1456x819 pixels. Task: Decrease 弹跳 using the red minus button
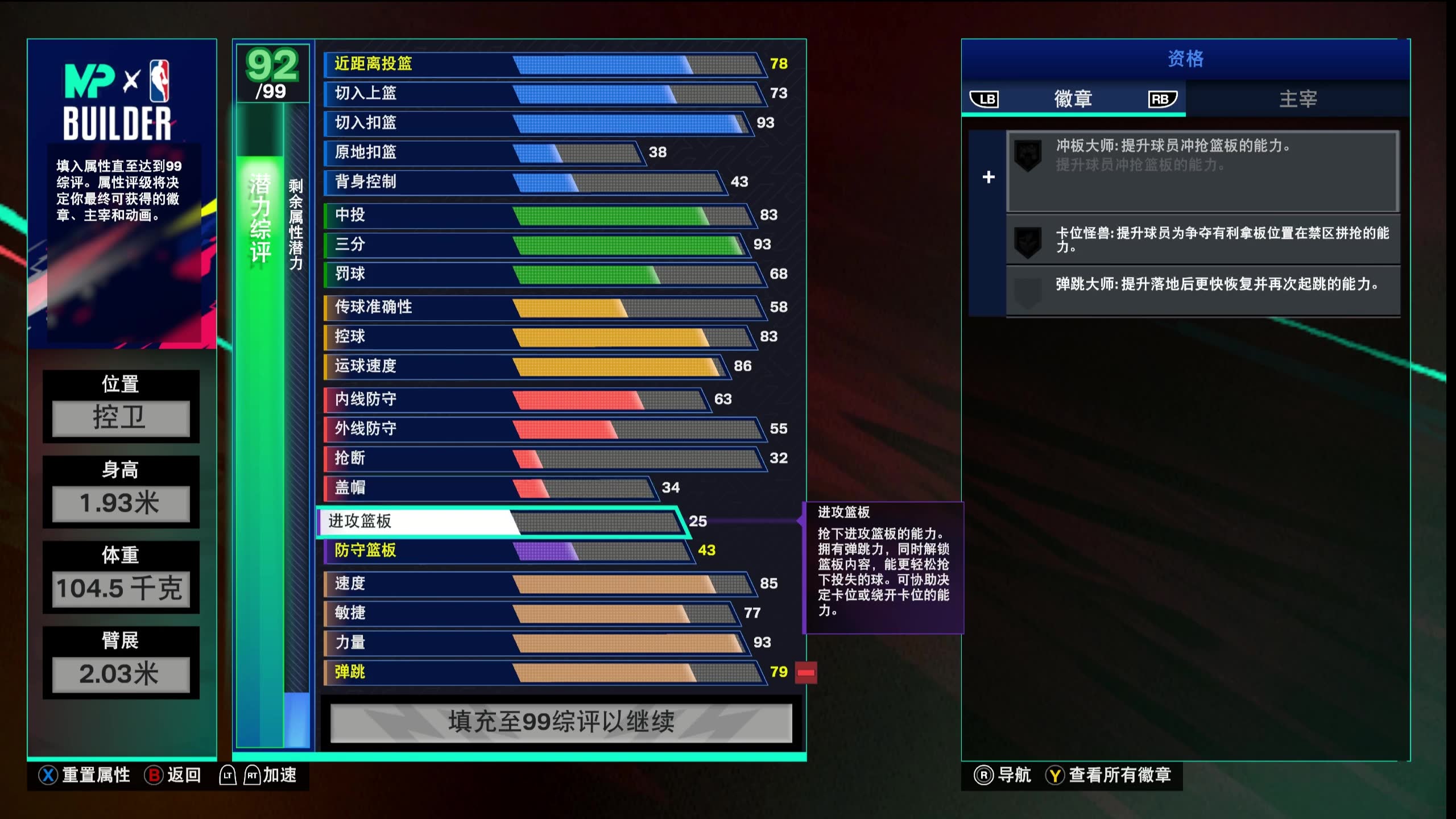(x=805, y=673)
